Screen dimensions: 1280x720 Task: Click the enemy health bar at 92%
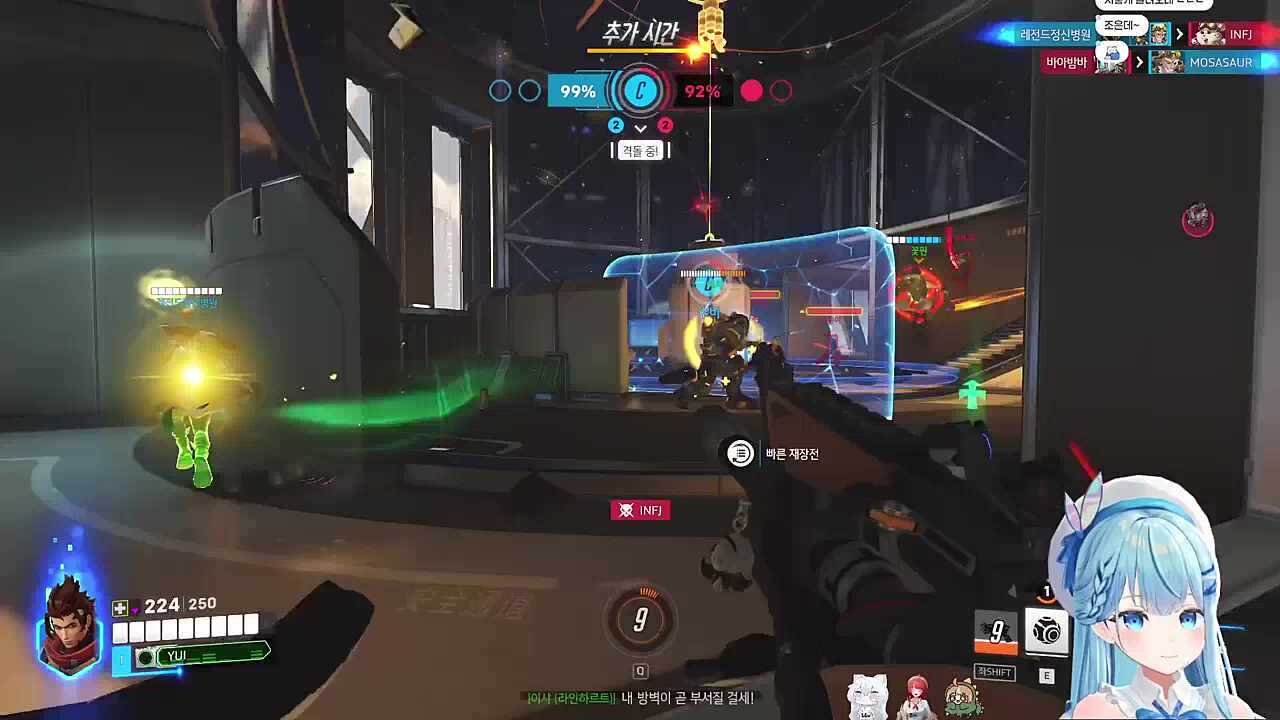pyautogui.click(x=703, y=91)
